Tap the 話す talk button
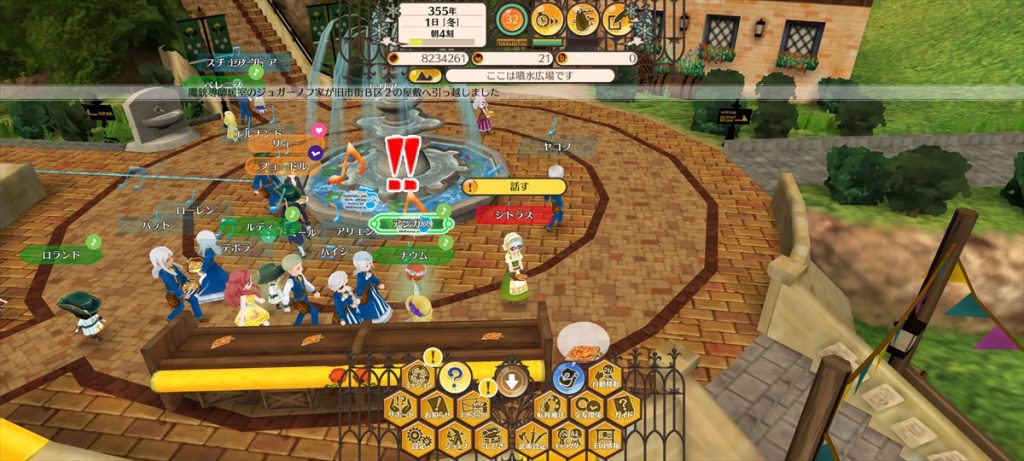 515,186
